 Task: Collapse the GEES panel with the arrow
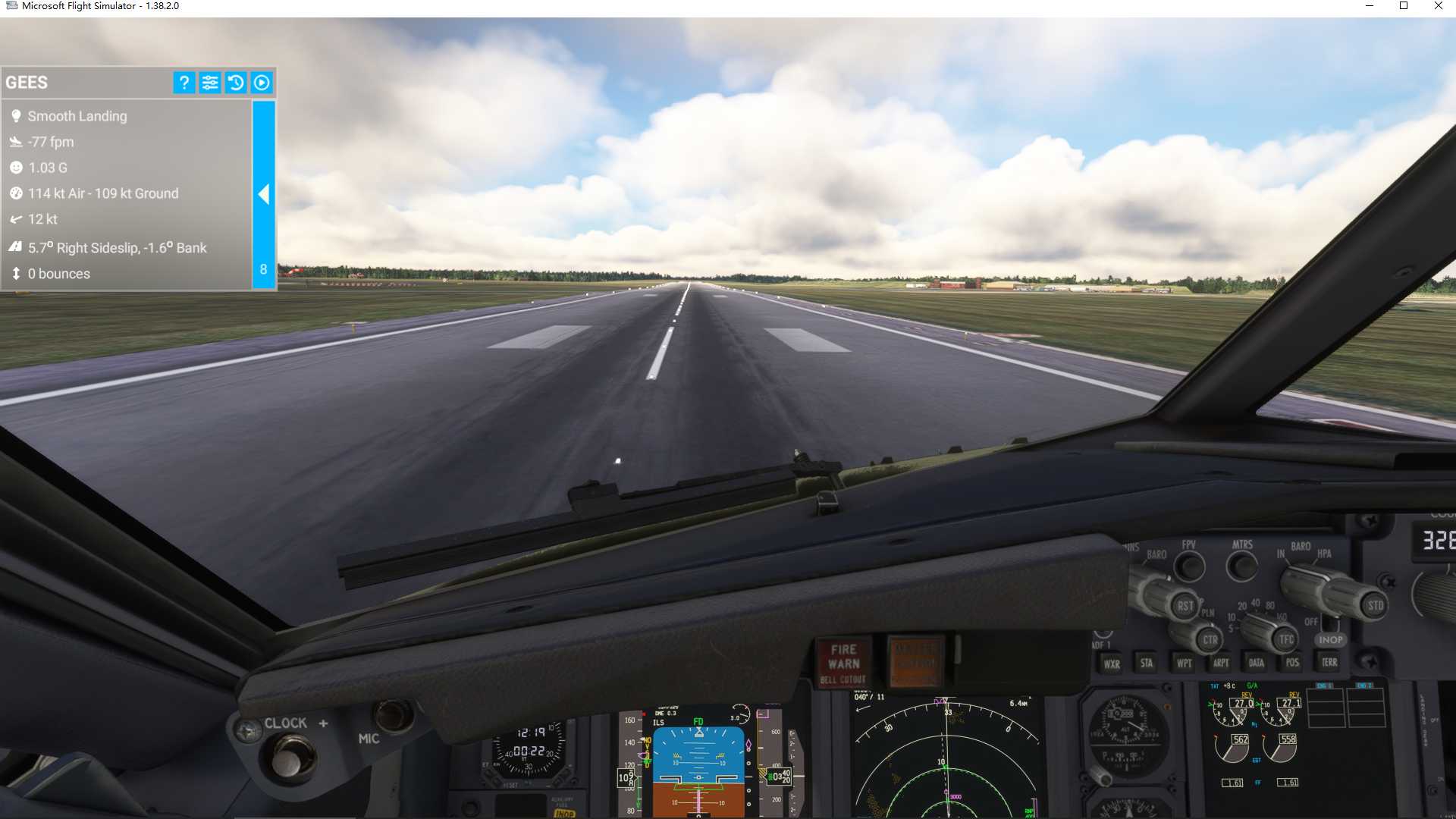point(263,194)
